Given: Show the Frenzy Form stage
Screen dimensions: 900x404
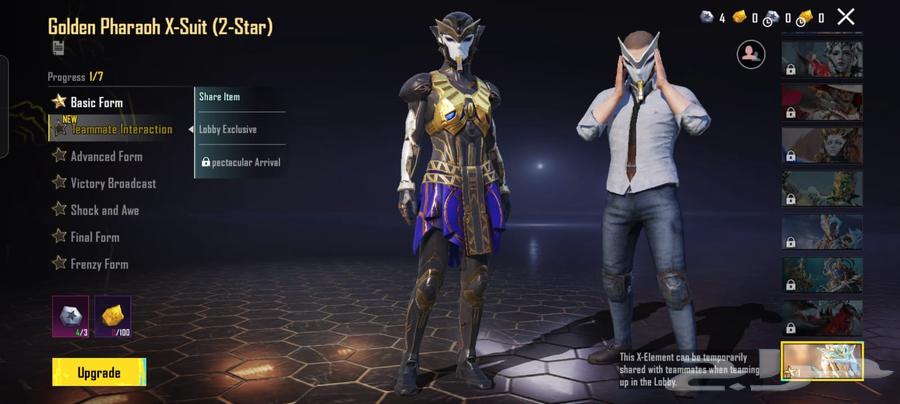Looking at the screenshot, I should tap(98, 264).
